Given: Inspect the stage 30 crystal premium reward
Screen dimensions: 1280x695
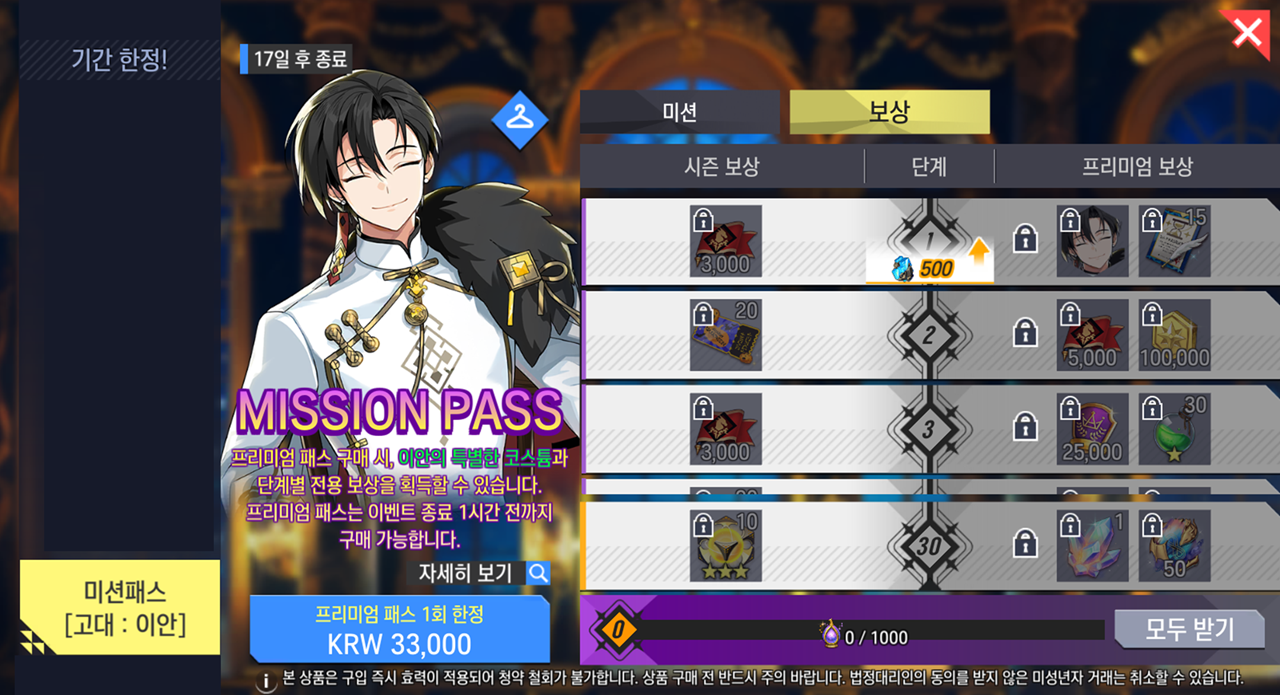Looking at the screenshot, I should [1092, 546].
